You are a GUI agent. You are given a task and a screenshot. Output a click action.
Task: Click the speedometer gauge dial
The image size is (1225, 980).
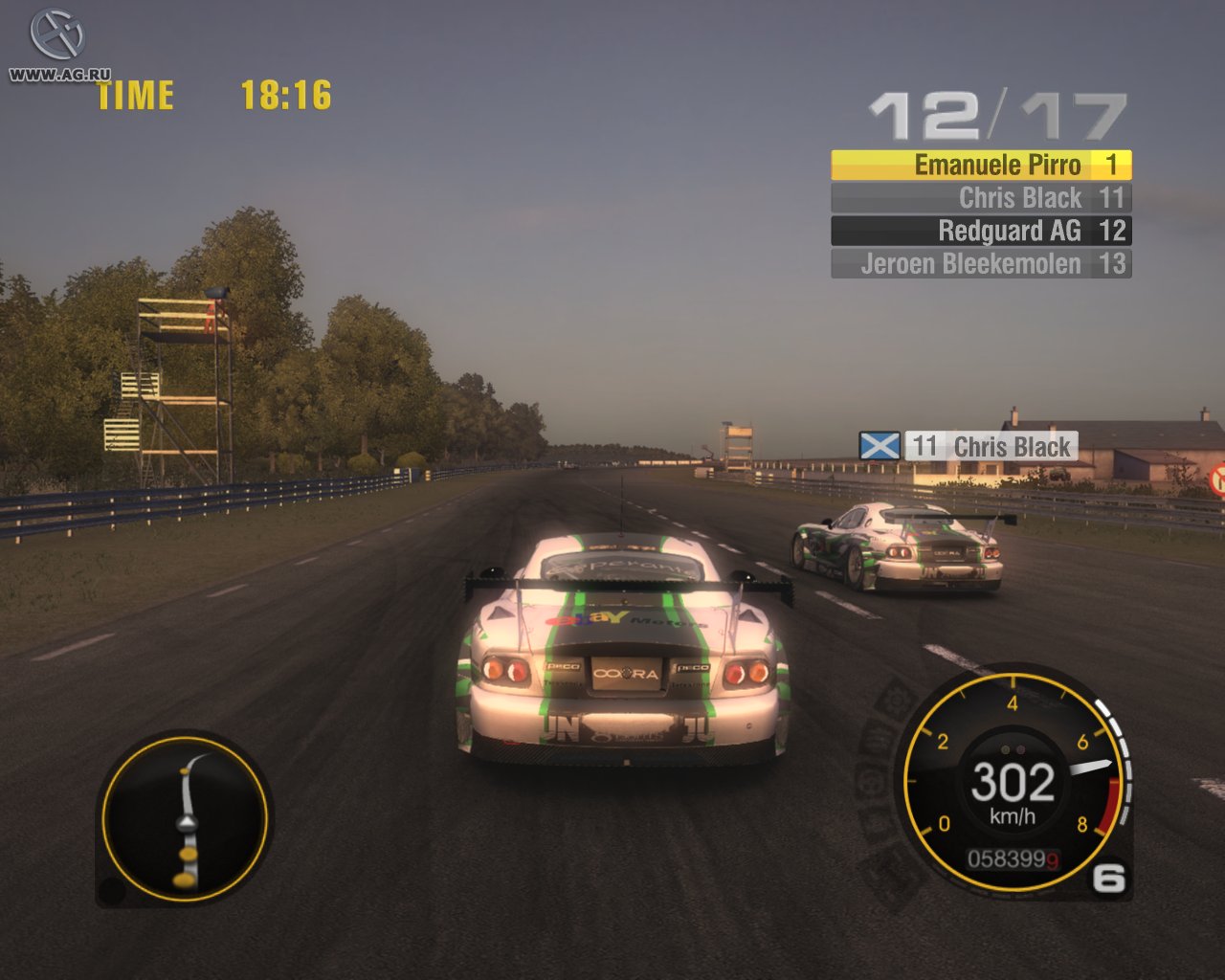1014,785
